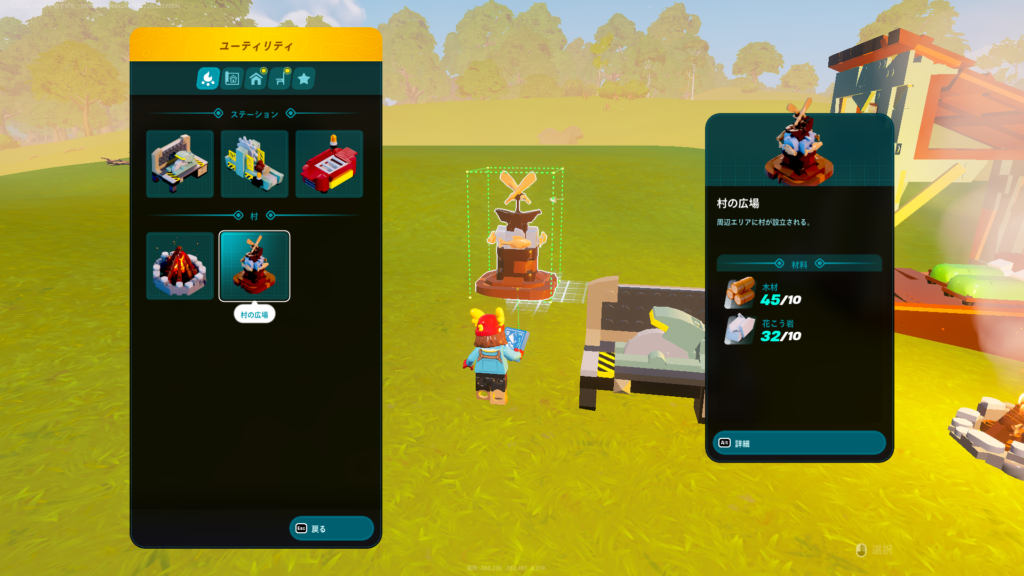Choose the 村の広場 village square build
This screenshot has height=576, width=1024.
tap(255, 266)
